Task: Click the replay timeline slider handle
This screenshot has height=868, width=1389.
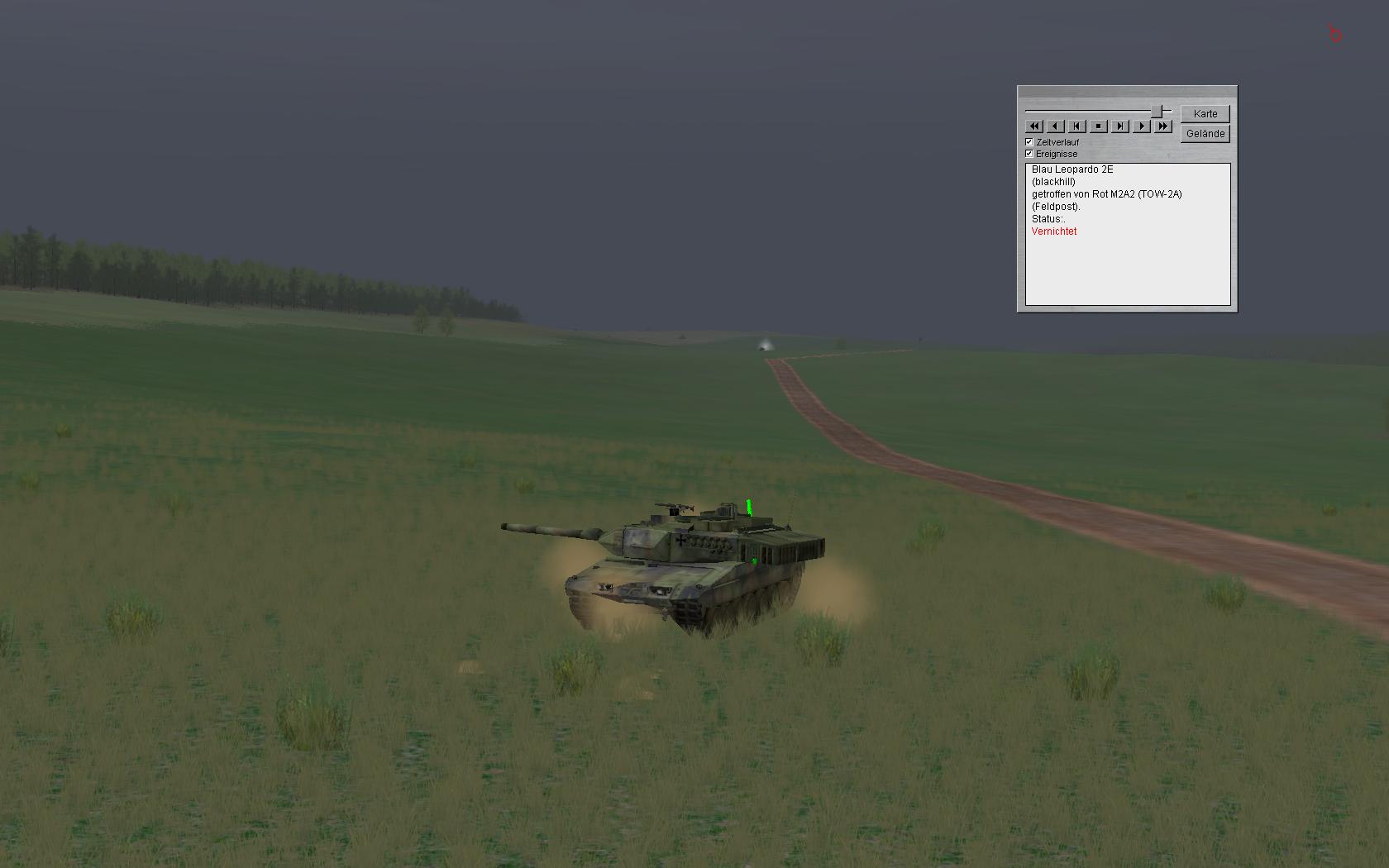Action: click(x=1162, y=110)
